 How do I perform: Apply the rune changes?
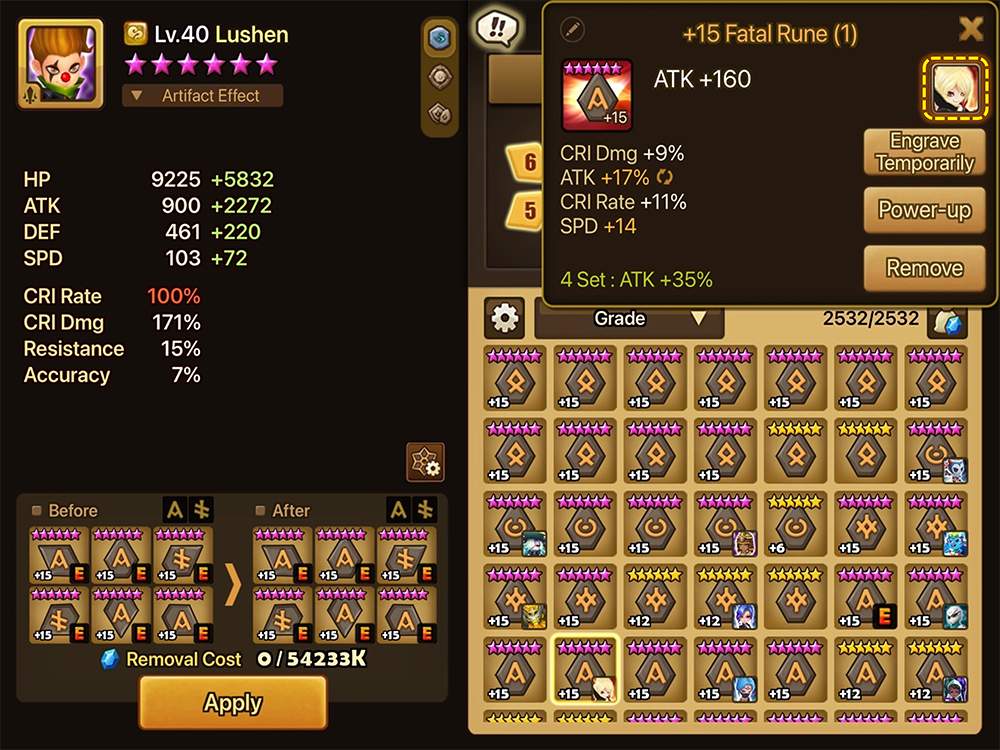pyautogui.click(x=233, y=702)
